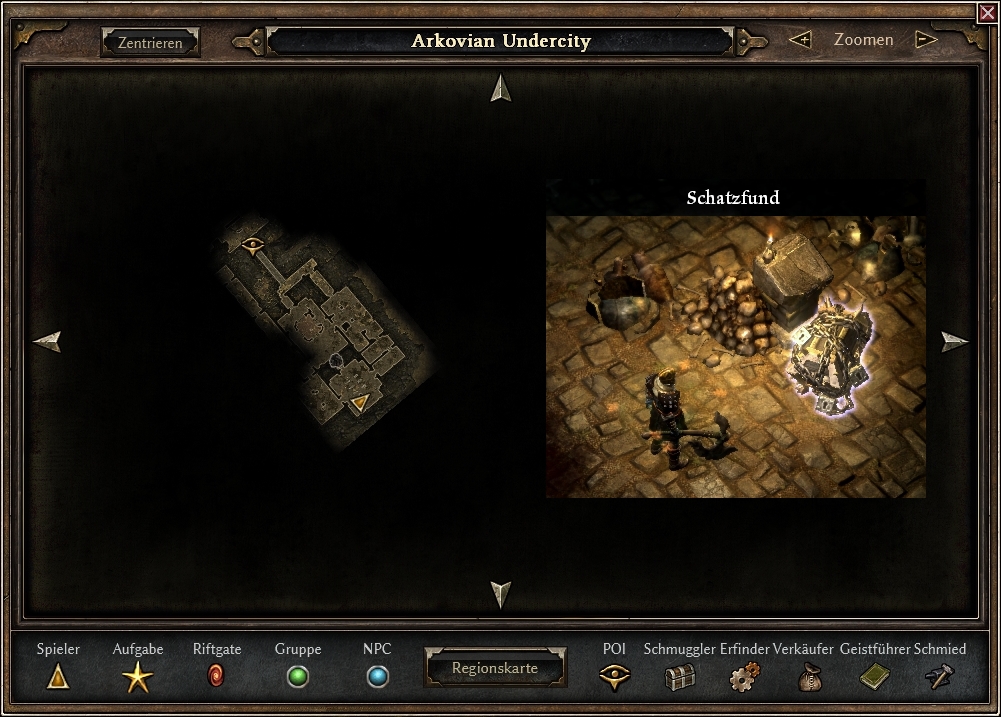The image size is (1001, 717).
Task: Click the Aufgabe star legend icon
Action: pos(138,677)
